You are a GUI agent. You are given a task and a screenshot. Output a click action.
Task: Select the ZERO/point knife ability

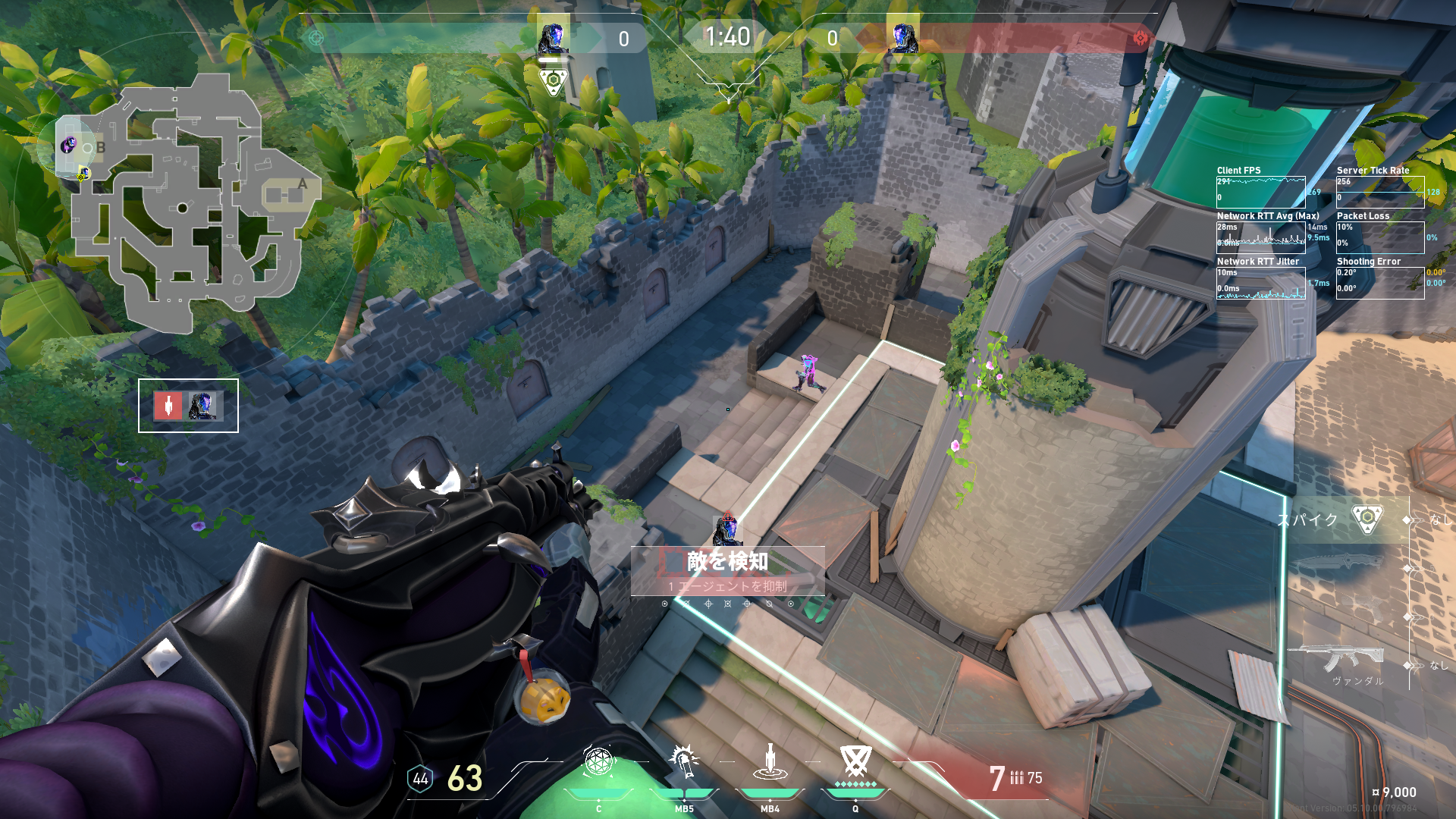770,762
